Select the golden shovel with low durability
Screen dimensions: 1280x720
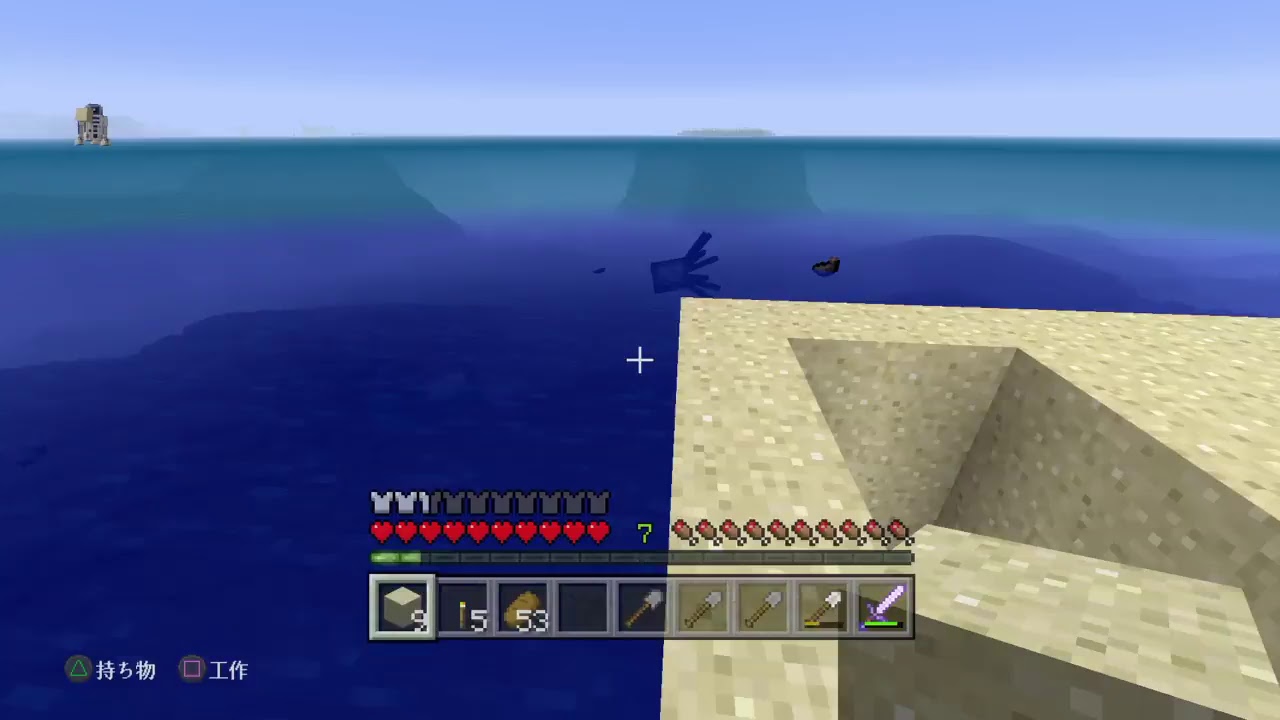click(823, 605)
